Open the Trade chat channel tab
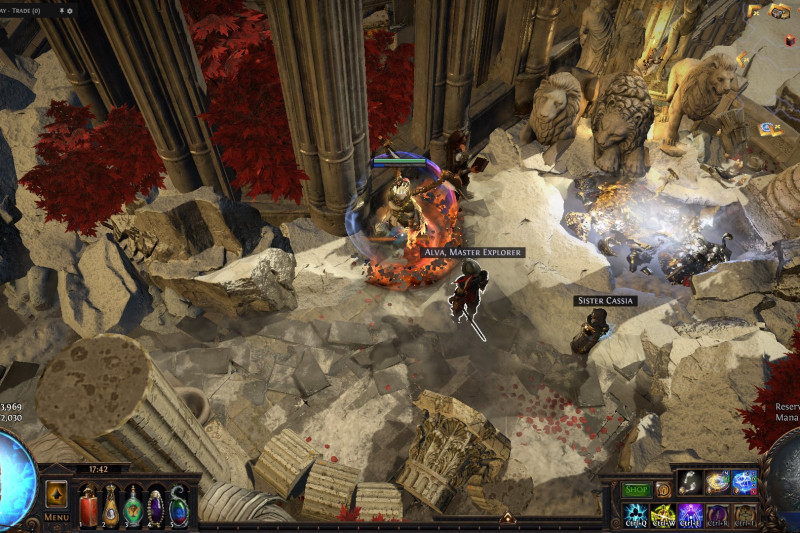The height and width of the screenshot is (533, 800). pos(22,10)
